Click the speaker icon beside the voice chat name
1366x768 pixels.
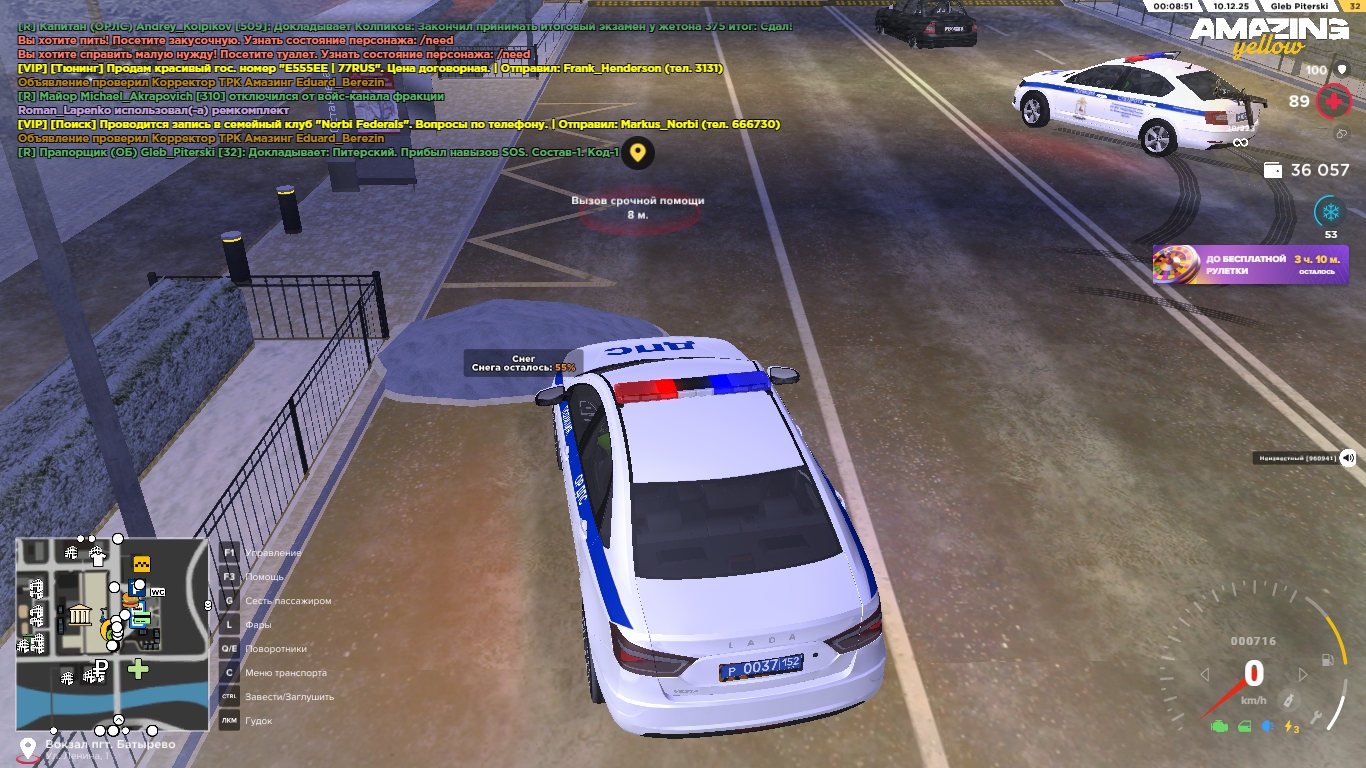pos(1348,458)
